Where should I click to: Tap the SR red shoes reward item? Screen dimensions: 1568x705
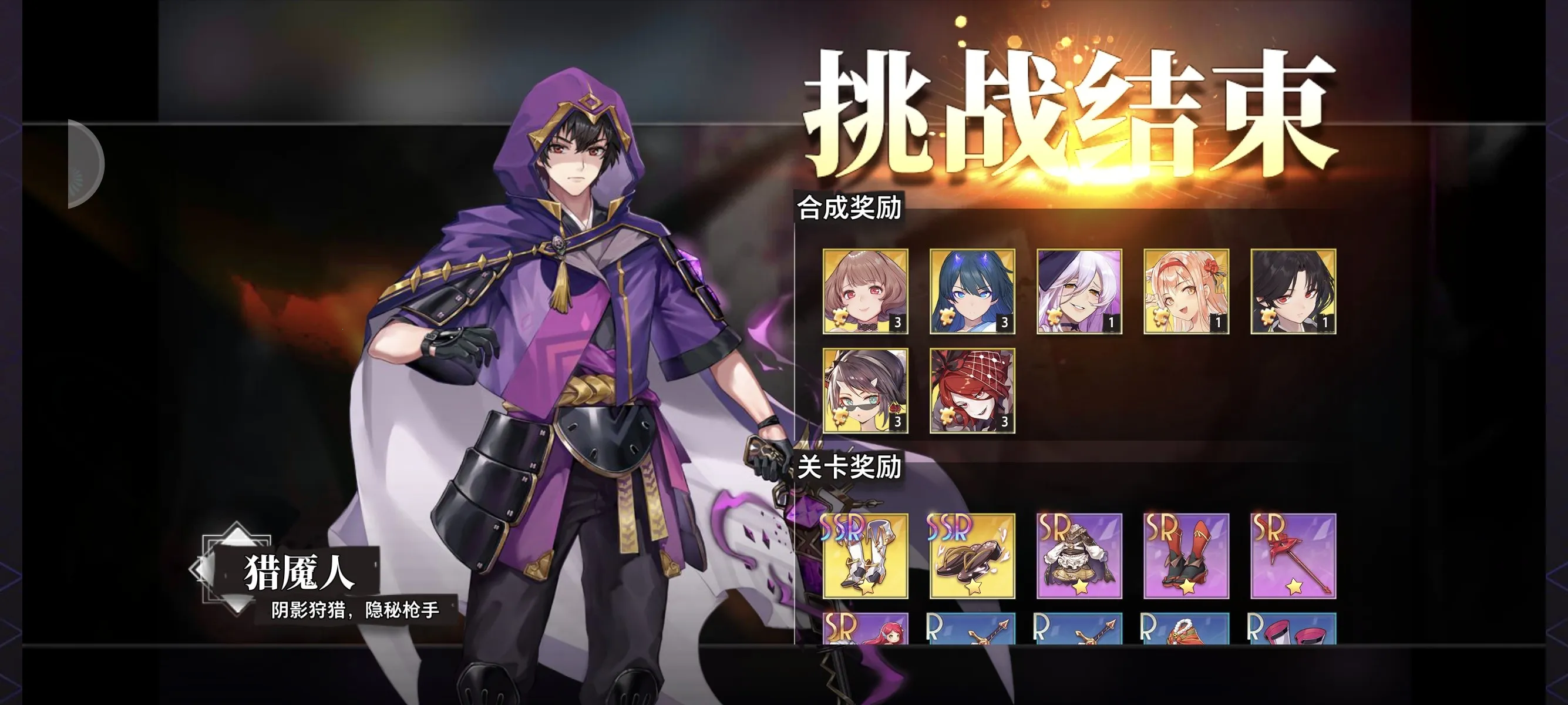pyautogui.click(x=1186, y=571)
